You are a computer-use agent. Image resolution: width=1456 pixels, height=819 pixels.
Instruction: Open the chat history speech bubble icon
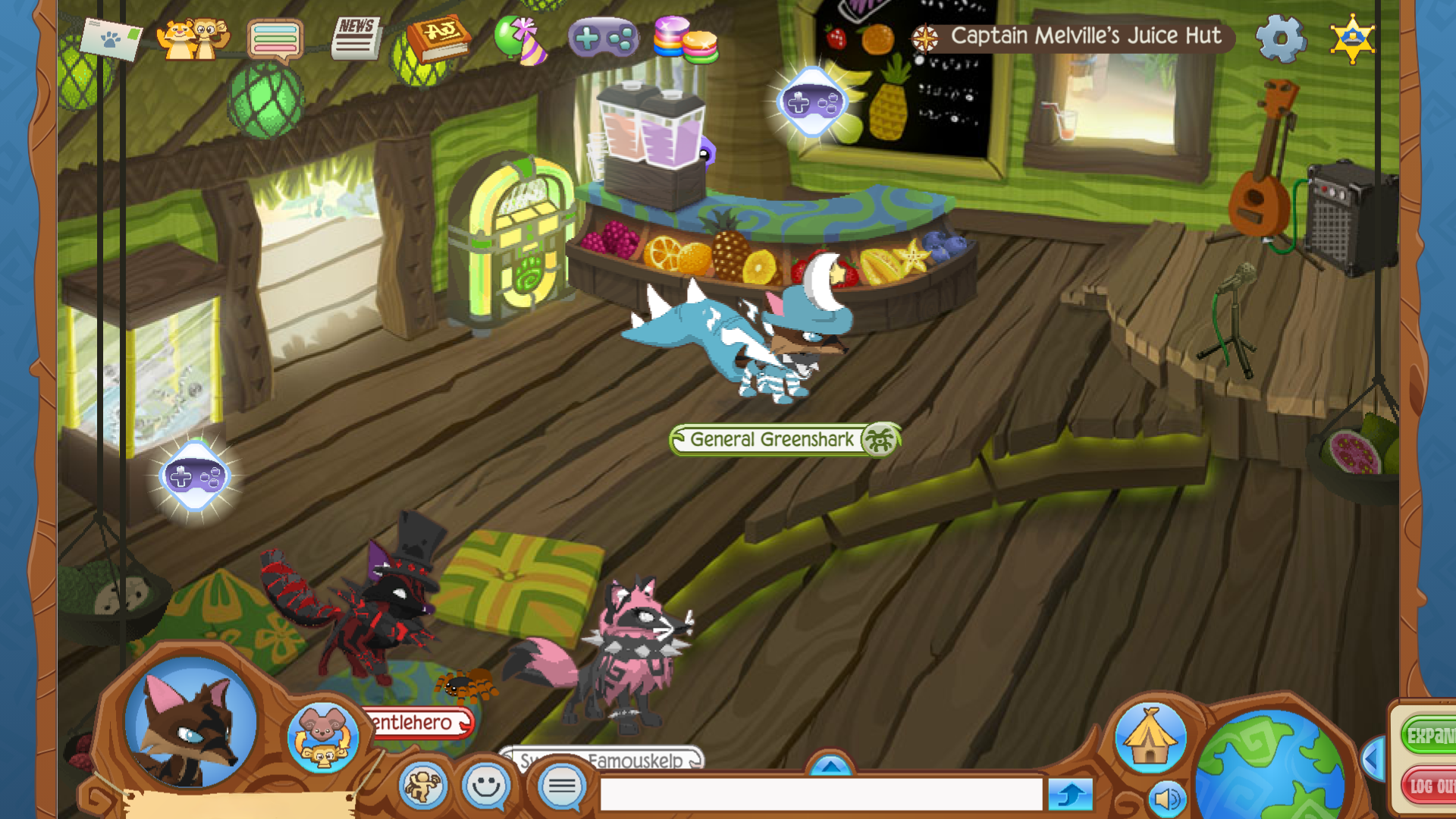tap(276, 38)
